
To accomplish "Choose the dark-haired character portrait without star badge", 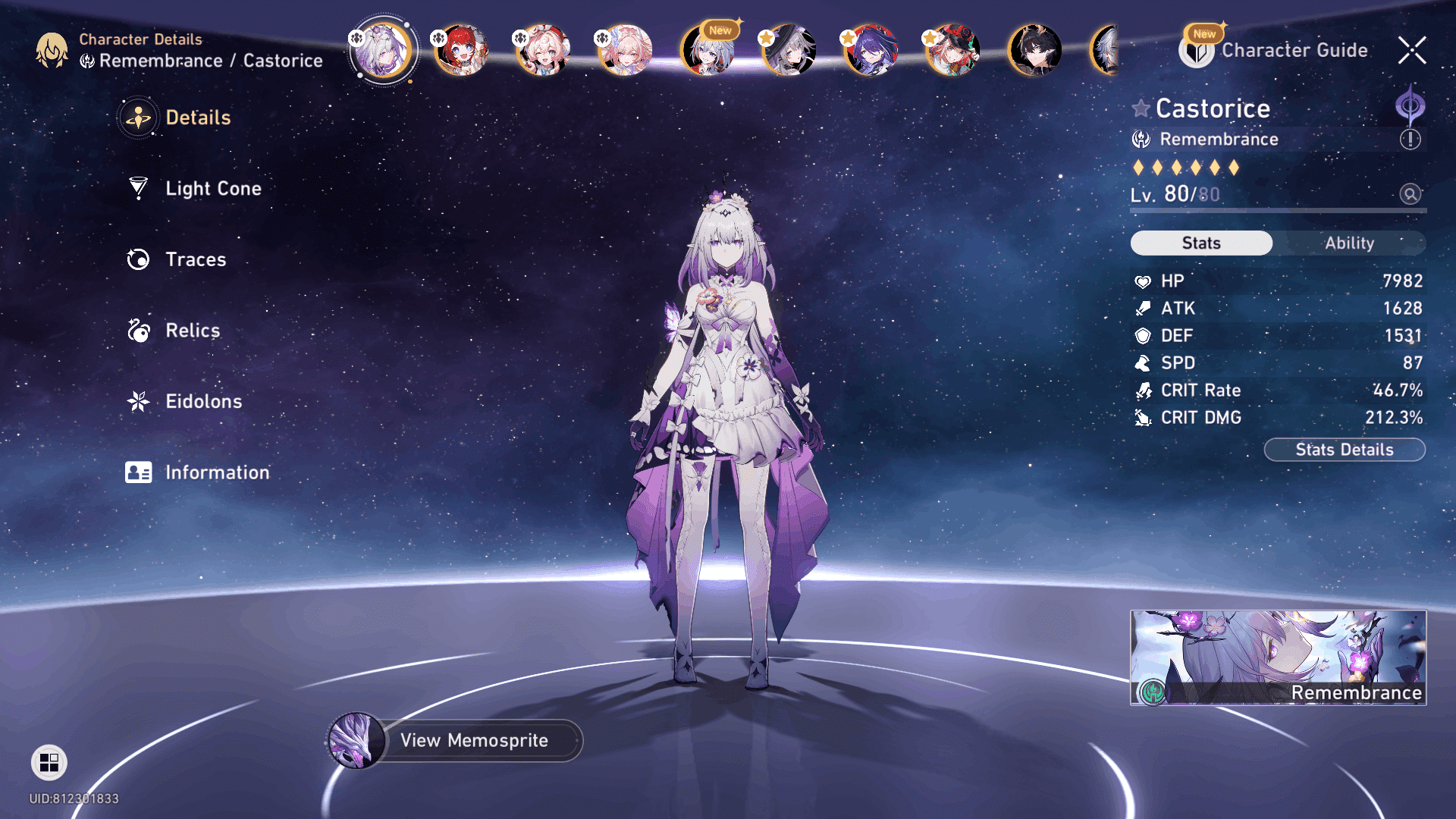I will point(1034,51).
